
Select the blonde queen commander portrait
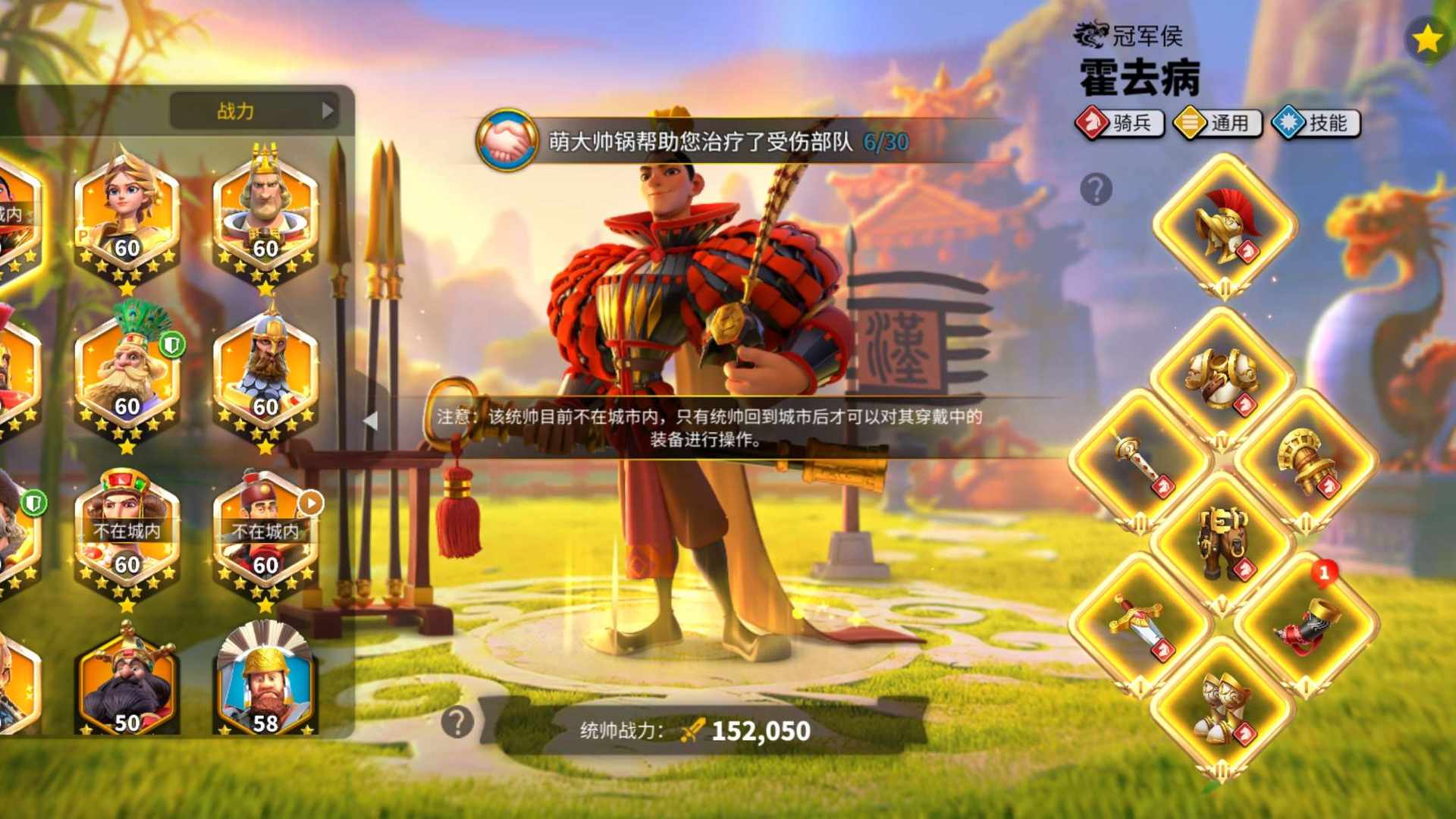pos(127,215)
